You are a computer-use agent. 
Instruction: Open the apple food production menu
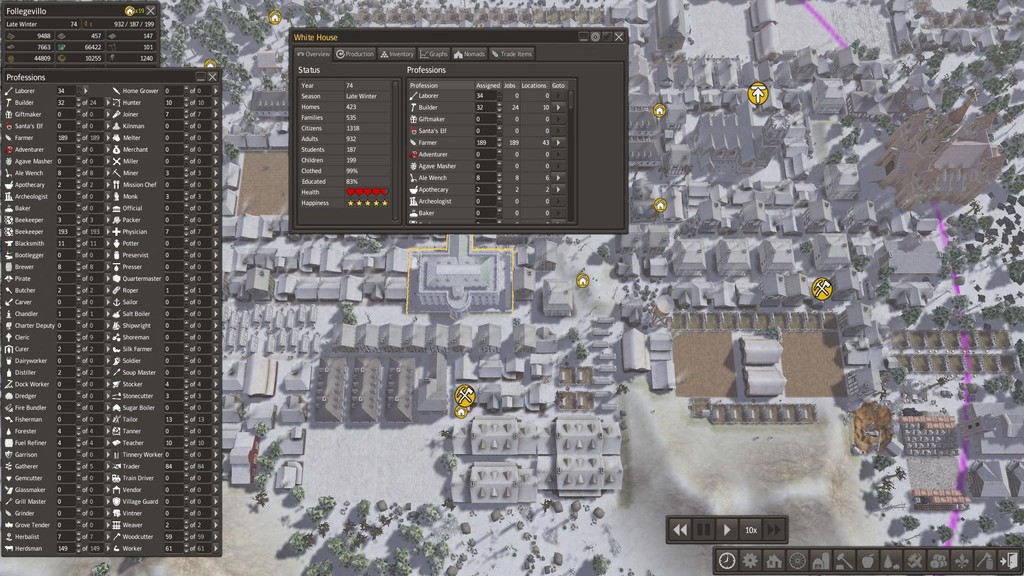point(867,560)
